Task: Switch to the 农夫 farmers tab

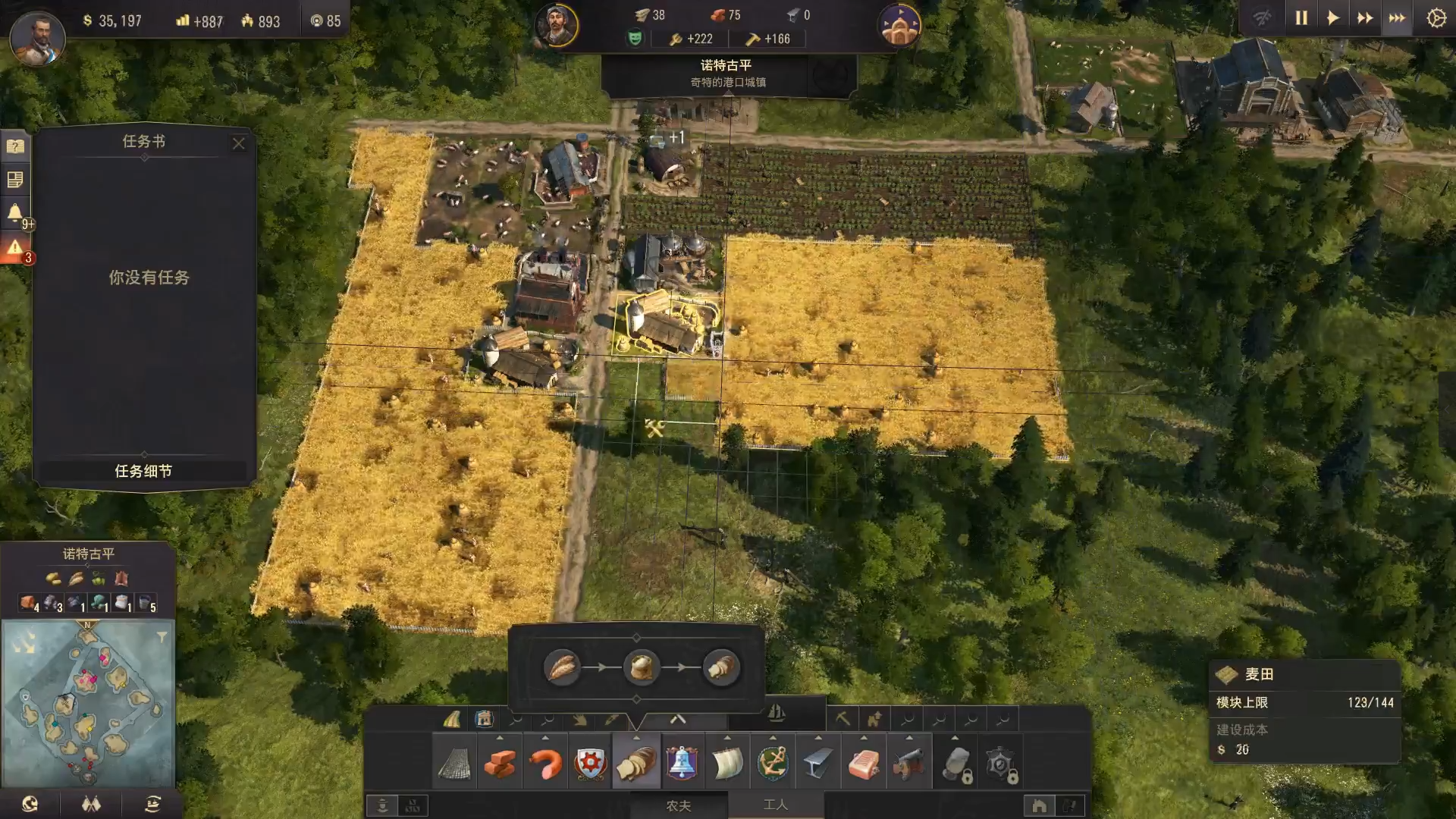Action: pyautogui.click(x=678, y=805)
